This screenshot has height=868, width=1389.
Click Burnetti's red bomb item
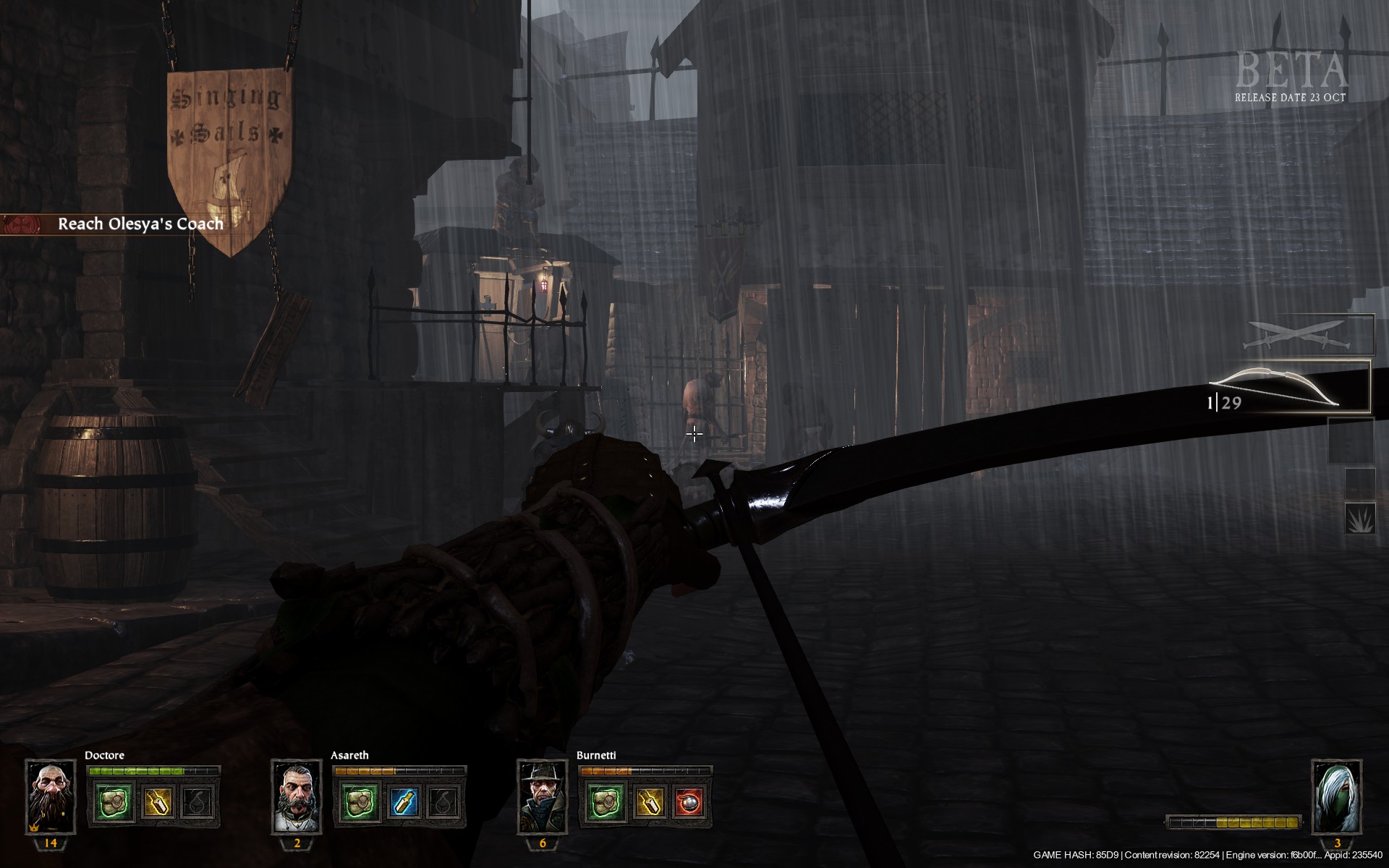coord(689,804)
